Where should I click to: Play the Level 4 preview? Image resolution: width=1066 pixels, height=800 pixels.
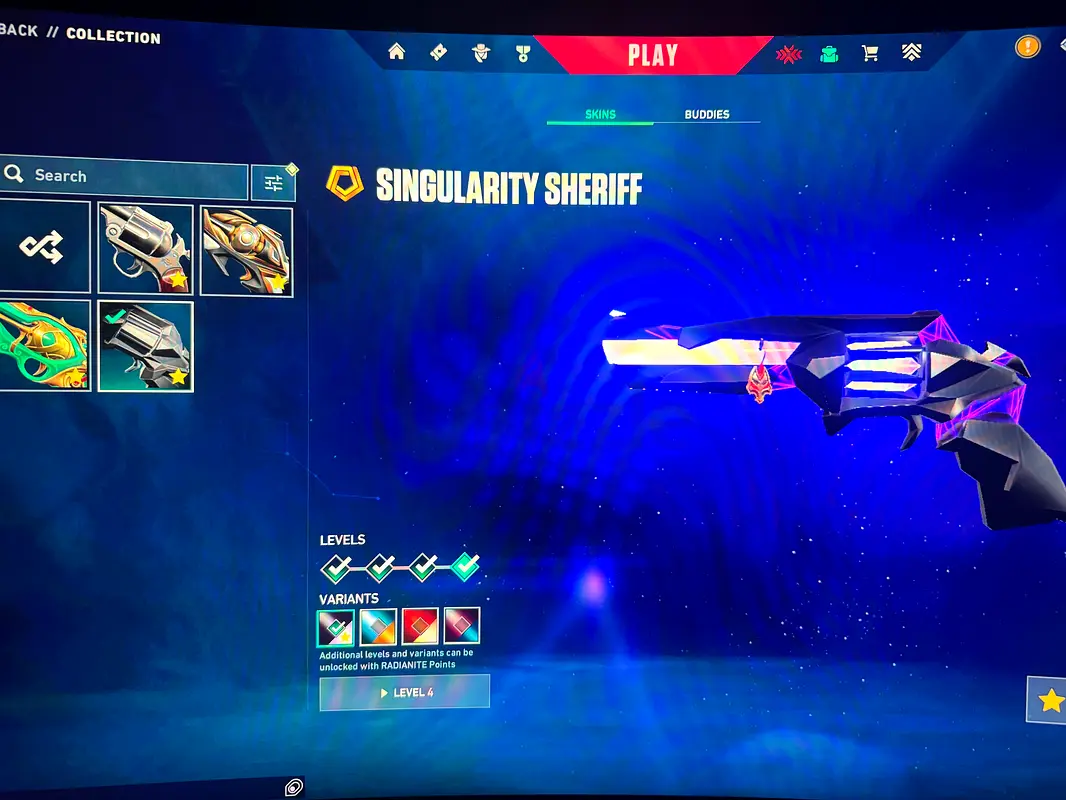click(x=404, y=692)
